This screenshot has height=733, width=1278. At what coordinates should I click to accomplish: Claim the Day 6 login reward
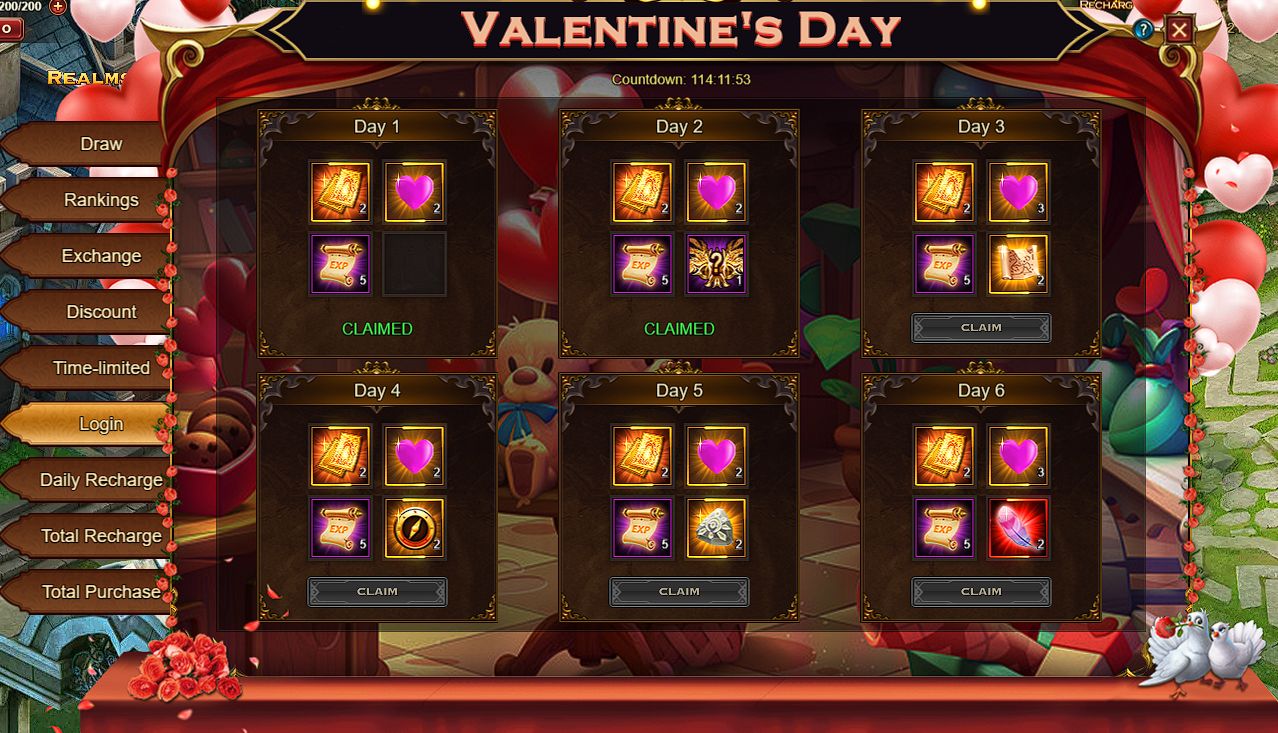(981, 592)
